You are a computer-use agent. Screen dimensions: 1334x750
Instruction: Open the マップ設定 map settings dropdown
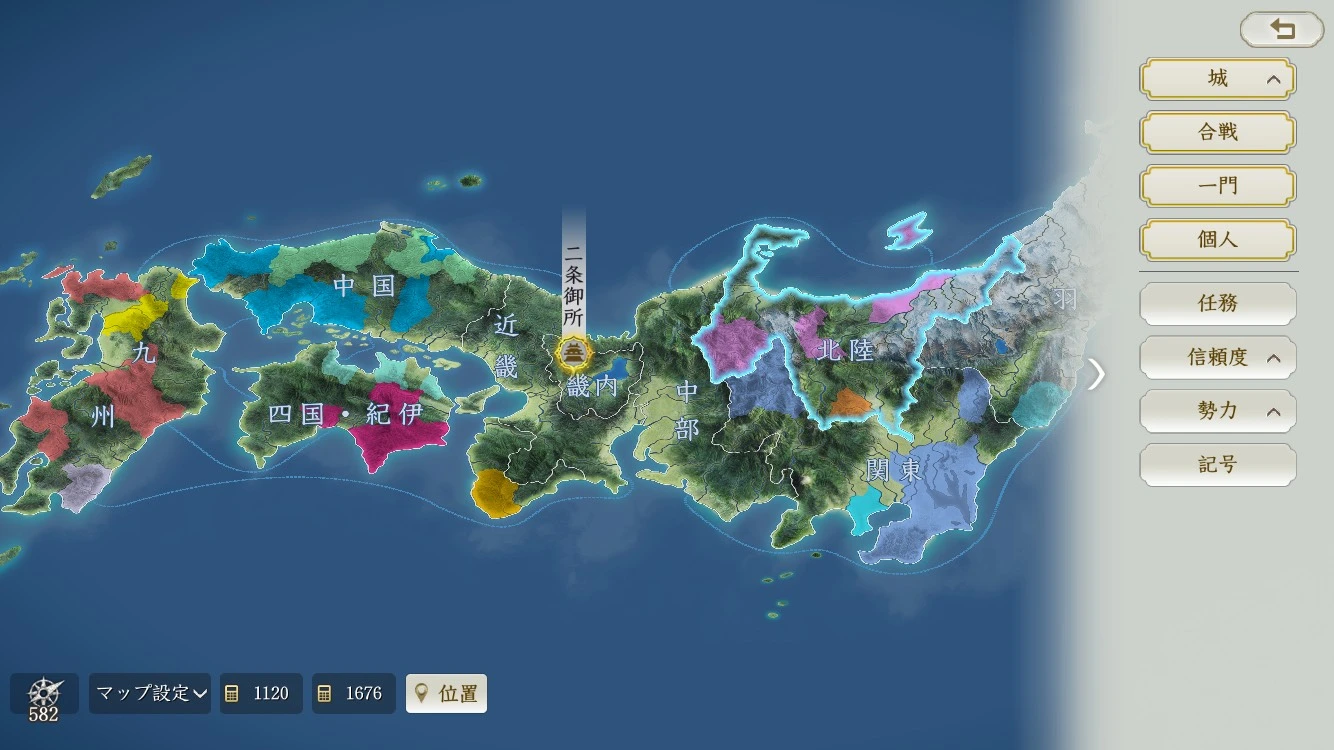click(x=150, y=693)
